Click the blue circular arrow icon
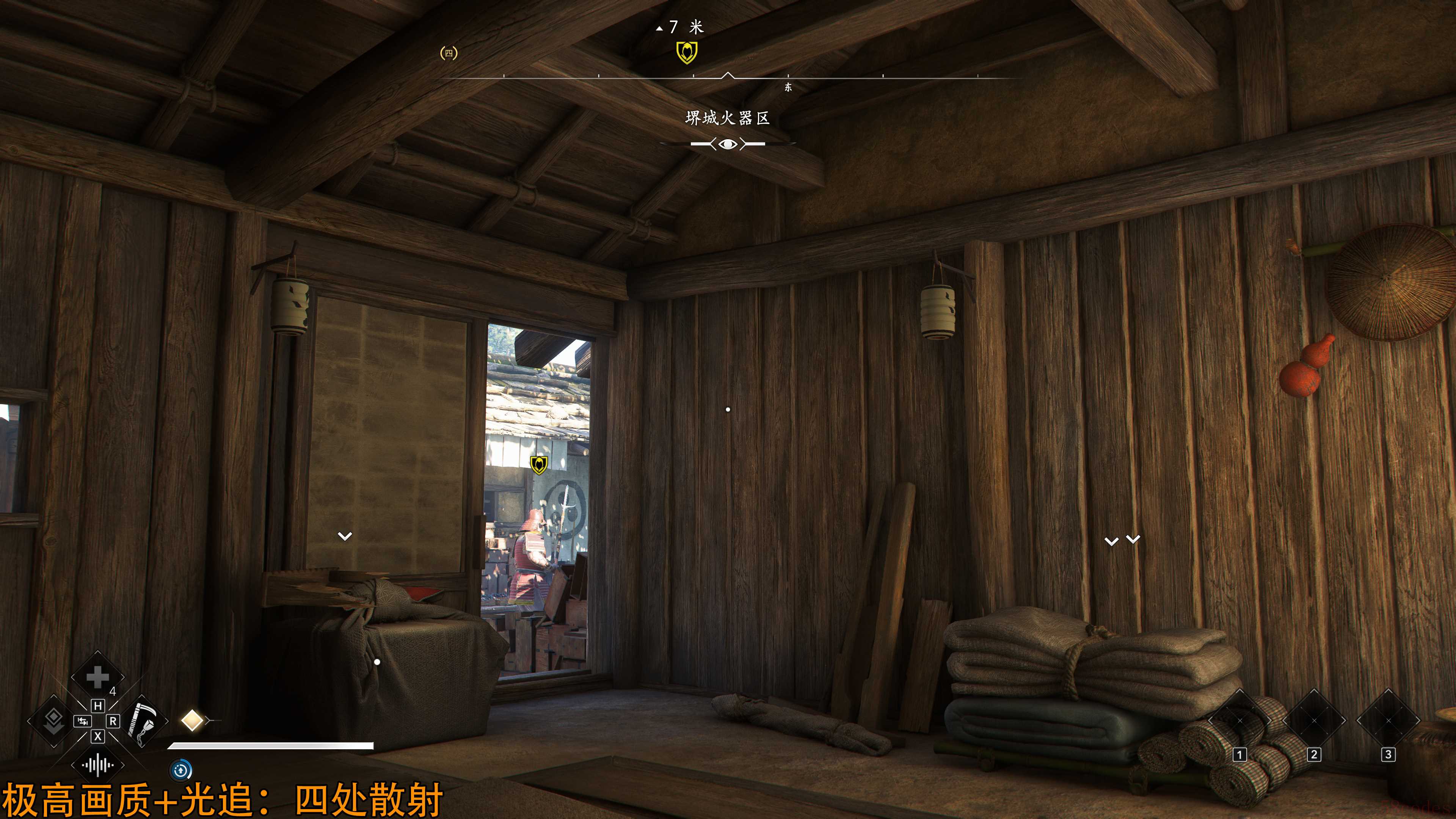Screen dimensions: 1456x819 click(x=181, y=770)
